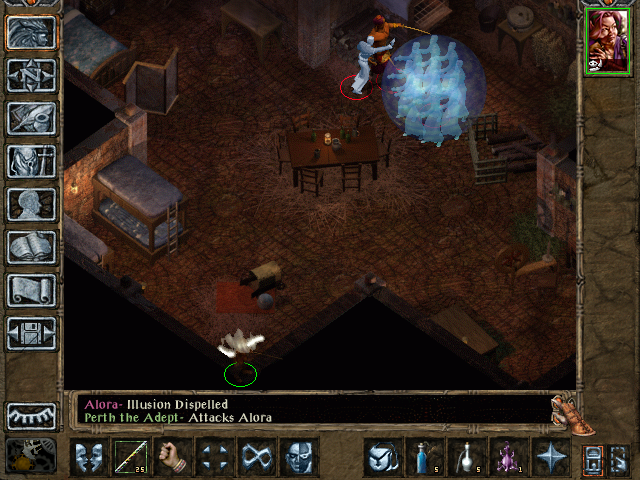Viewport: 640px width, 480px height.
Task: Open options via floppy disk icon
Action: [x=32, y=333]
